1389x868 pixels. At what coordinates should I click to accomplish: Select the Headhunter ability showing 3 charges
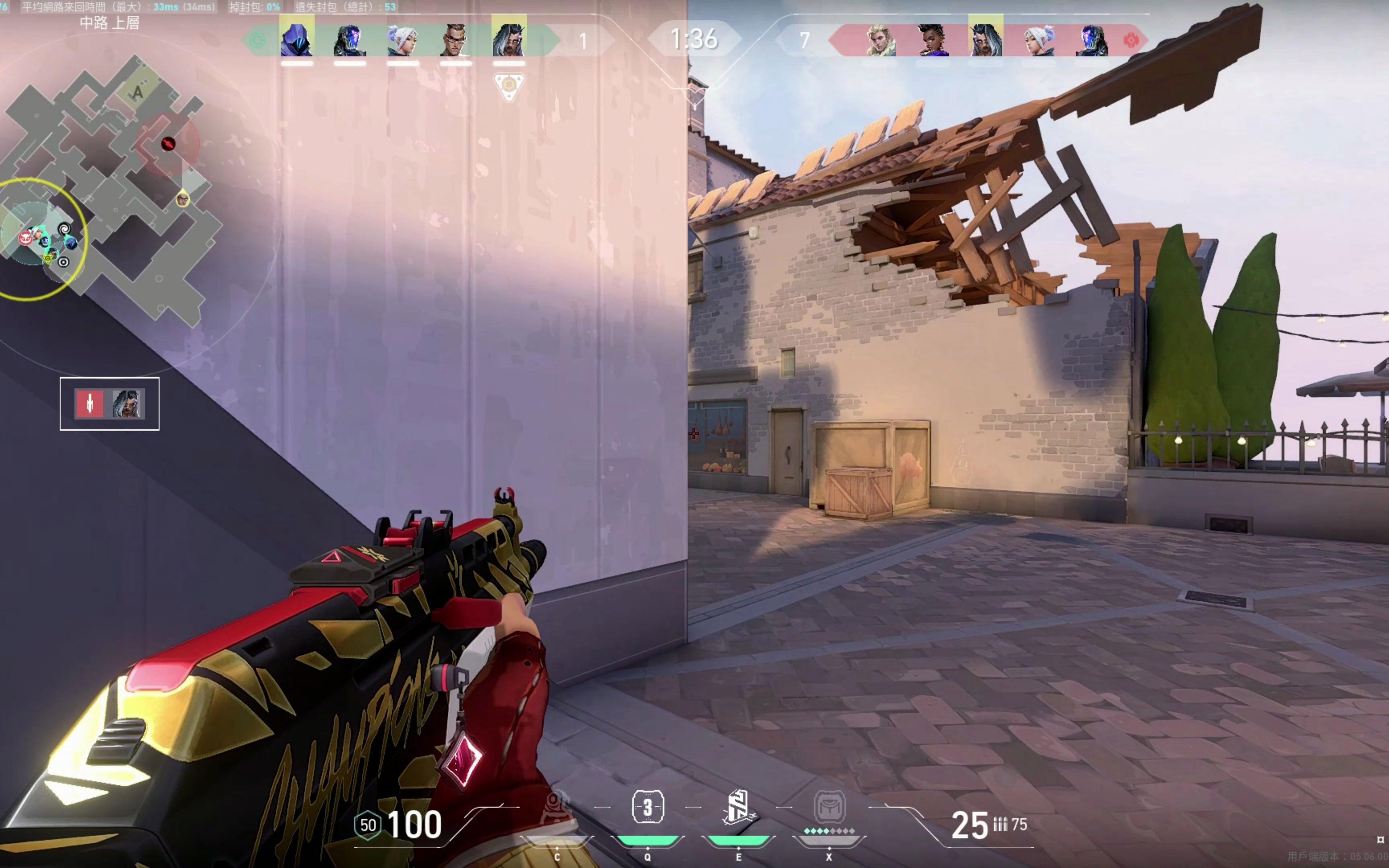coord(647,807)
